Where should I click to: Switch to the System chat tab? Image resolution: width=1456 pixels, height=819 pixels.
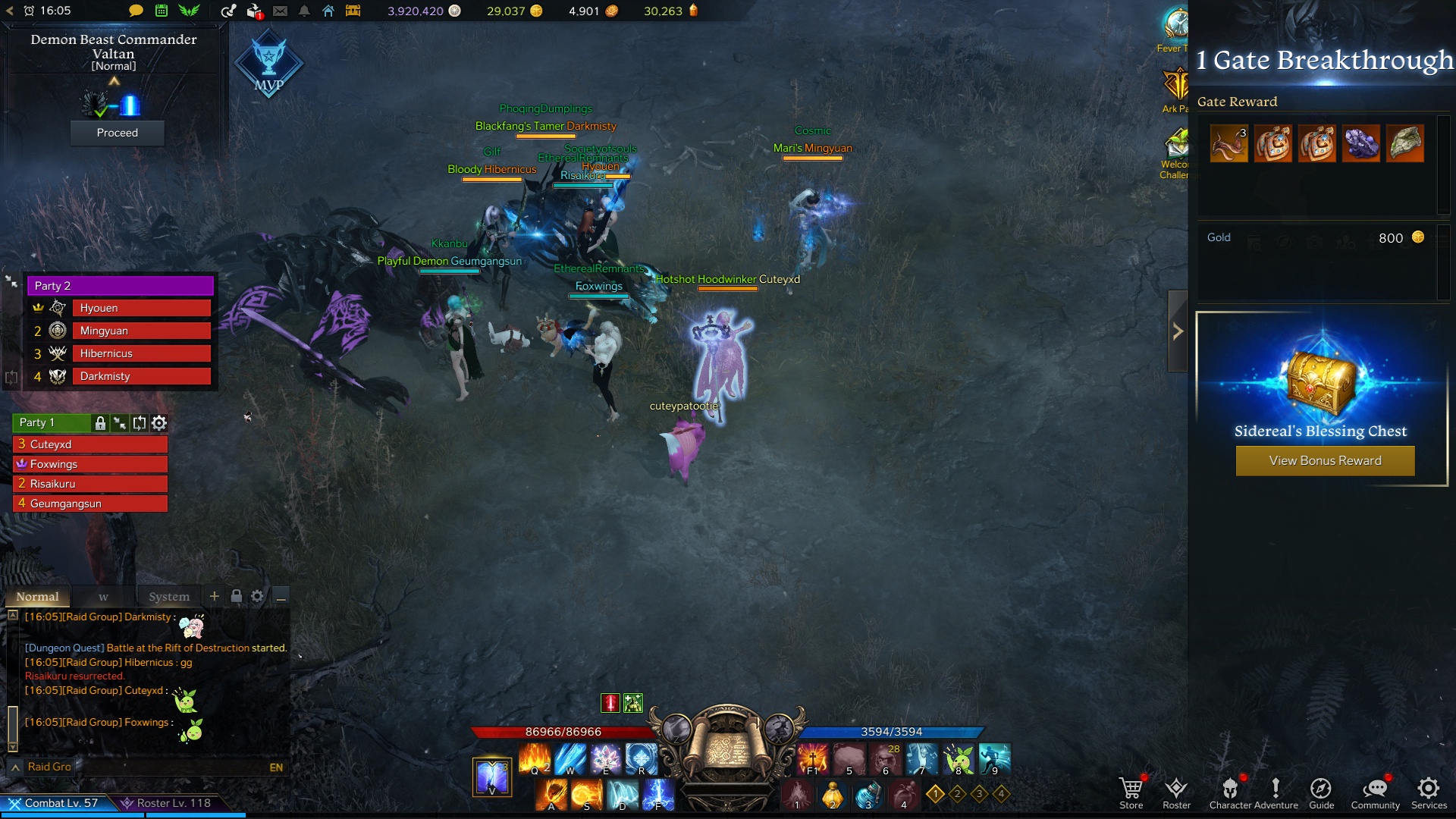click(x=169, y=598)
